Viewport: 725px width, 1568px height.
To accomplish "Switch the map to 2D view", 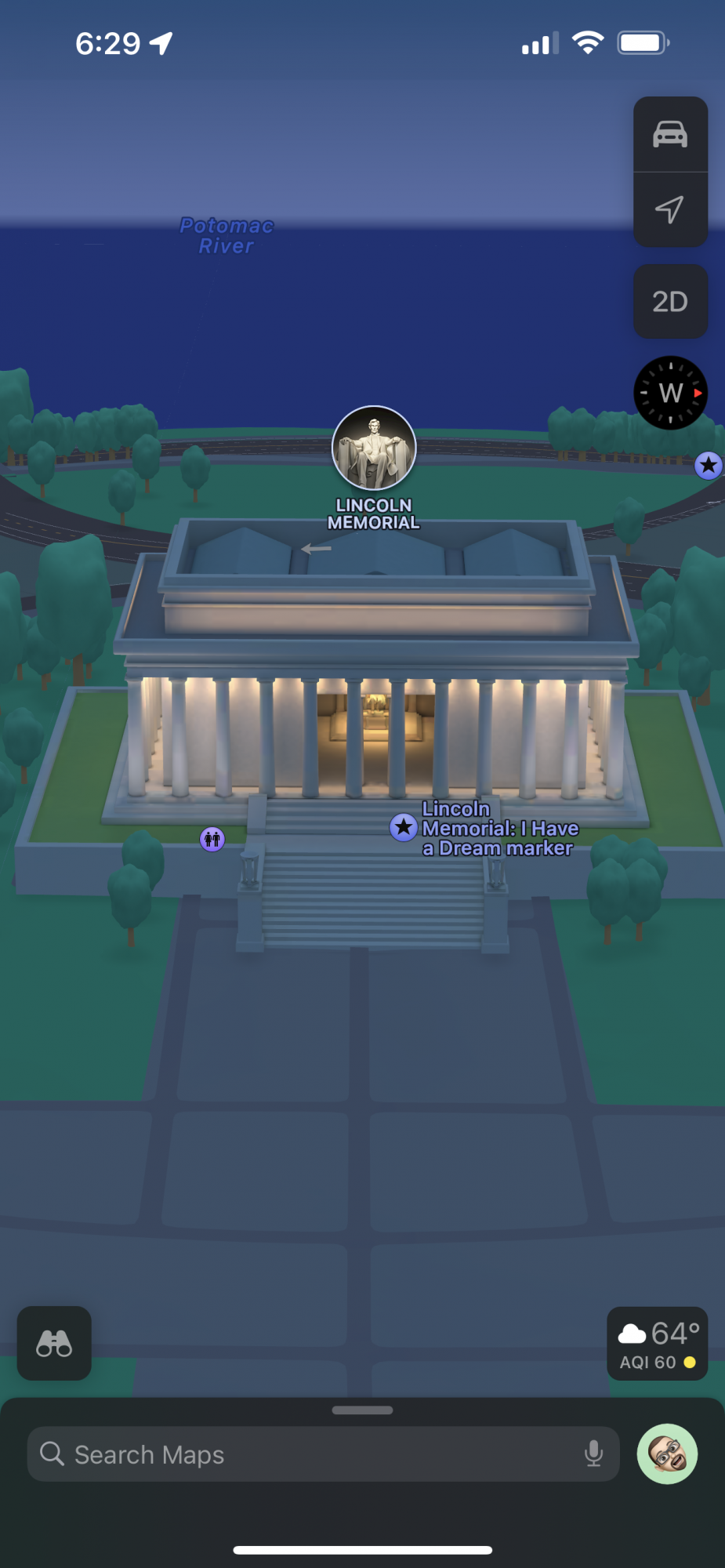I will (x=670, y=302).
